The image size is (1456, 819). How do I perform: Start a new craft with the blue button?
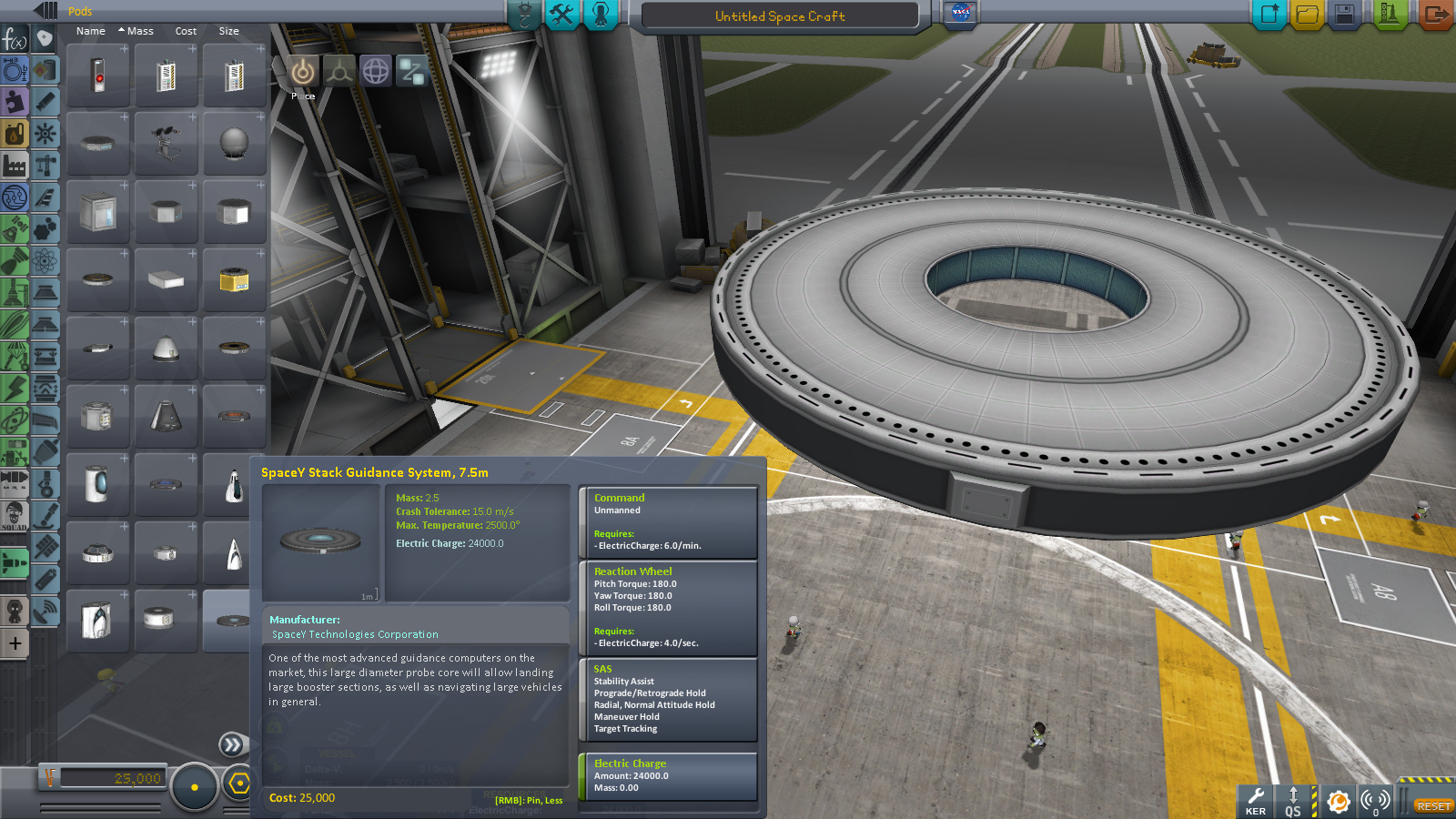(1269, 15)
